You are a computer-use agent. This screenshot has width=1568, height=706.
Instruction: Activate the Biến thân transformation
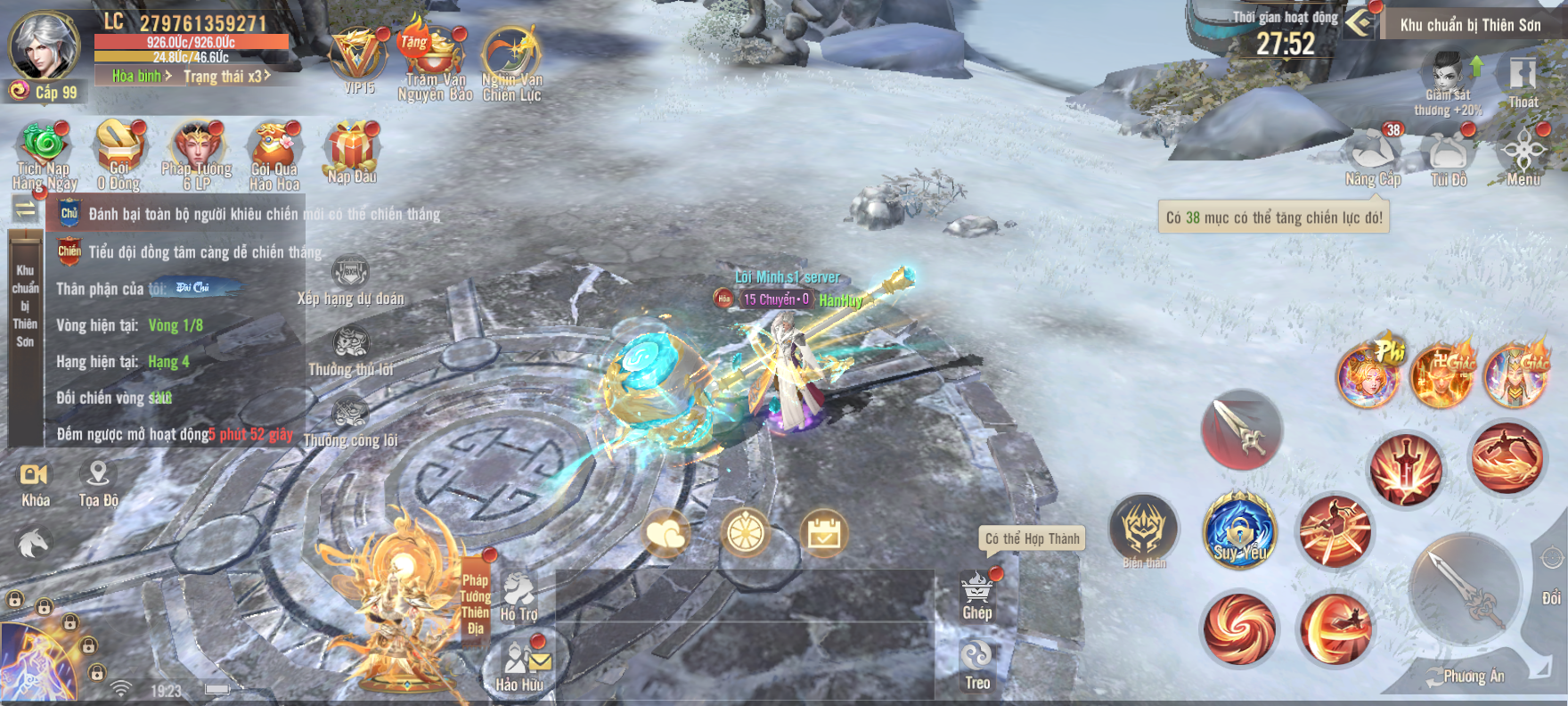(1144, 529)
